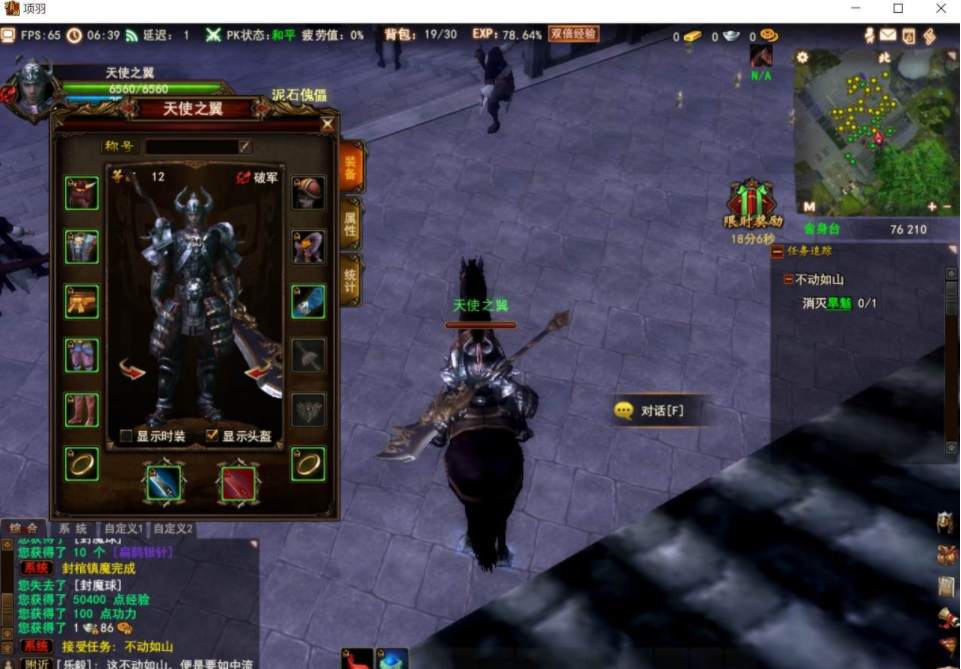The height and width of the screenshot is (669, 961).
Task: Choose the blue bracer equipment slot
Action: 308,301
